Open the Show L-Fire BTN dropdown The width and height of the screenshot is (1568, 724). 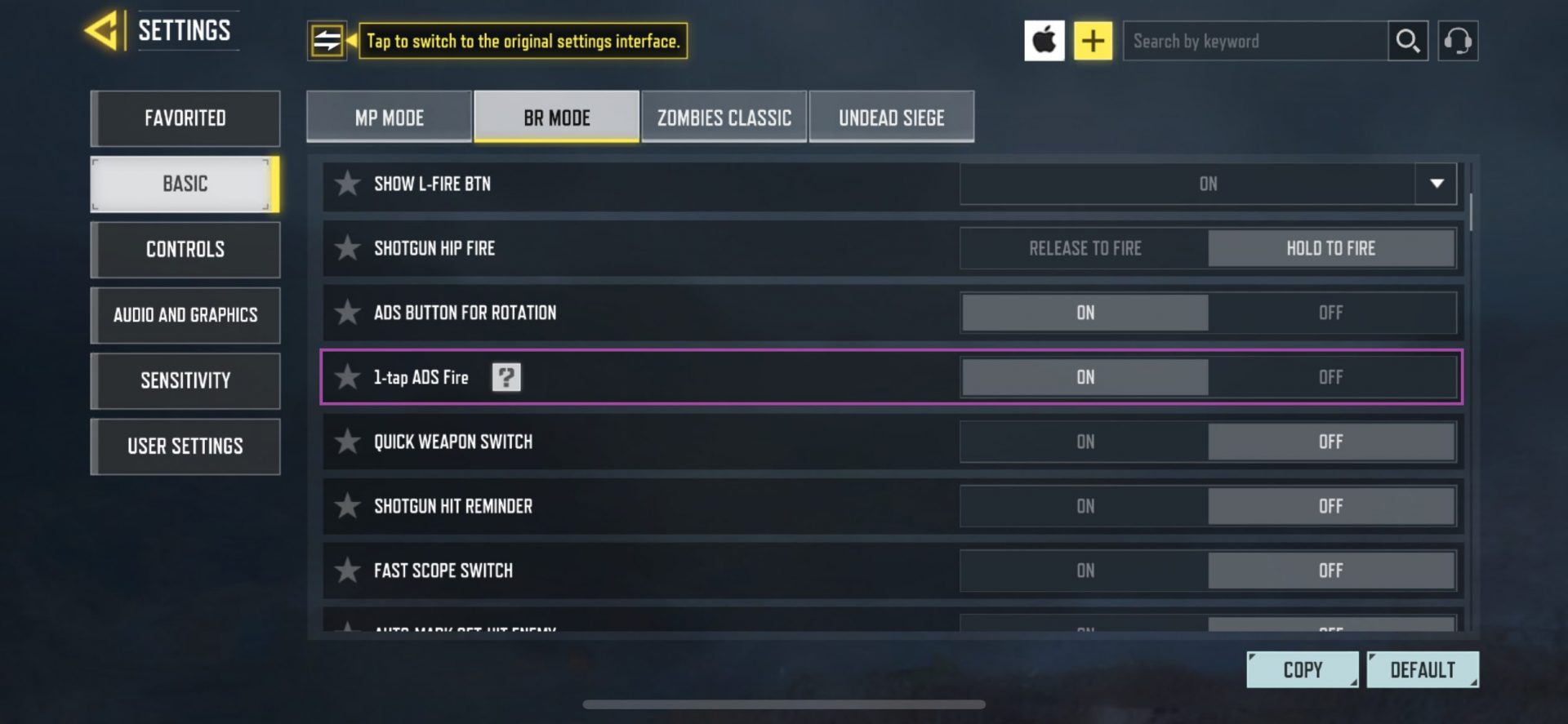click(x=1435, y=184)
